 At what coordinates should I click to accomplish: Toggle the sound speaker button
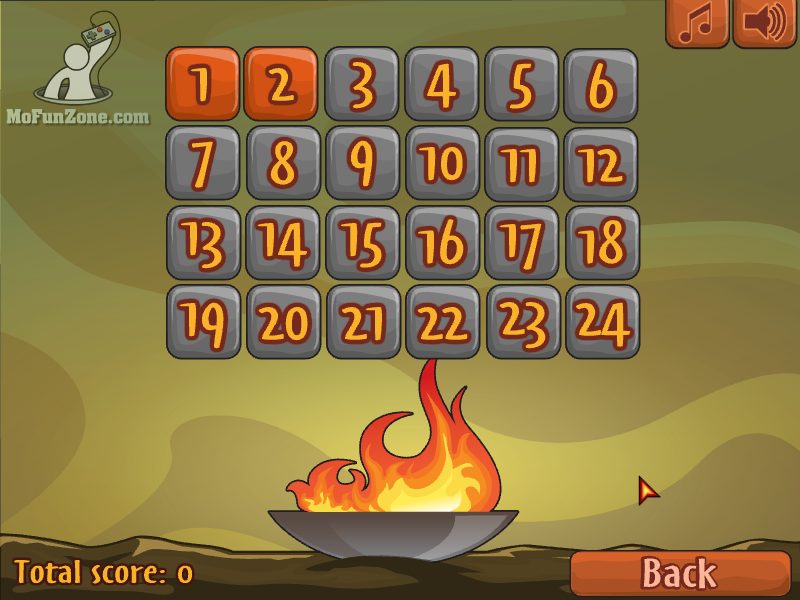[x=764, y=23]
